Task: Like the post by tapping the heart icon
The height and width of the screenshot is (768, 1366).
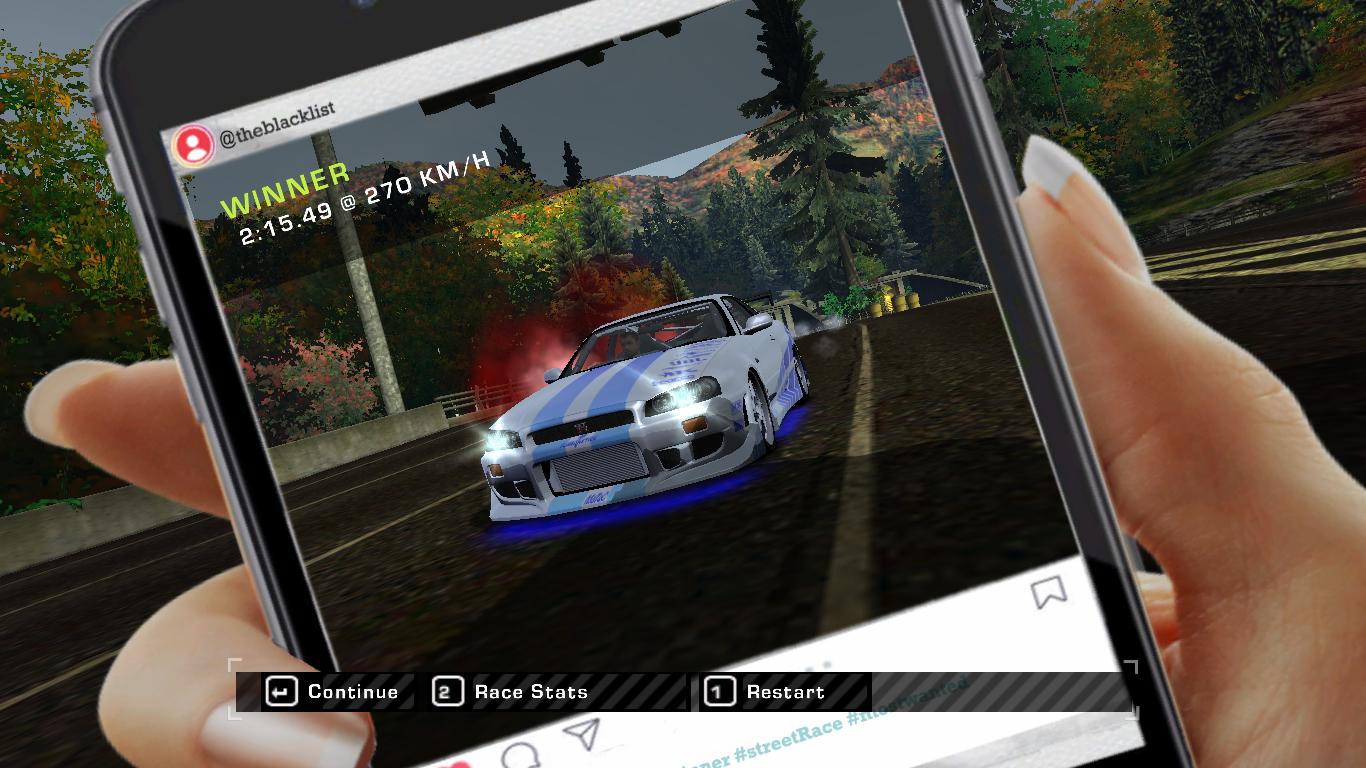Action: pos(458,763)
